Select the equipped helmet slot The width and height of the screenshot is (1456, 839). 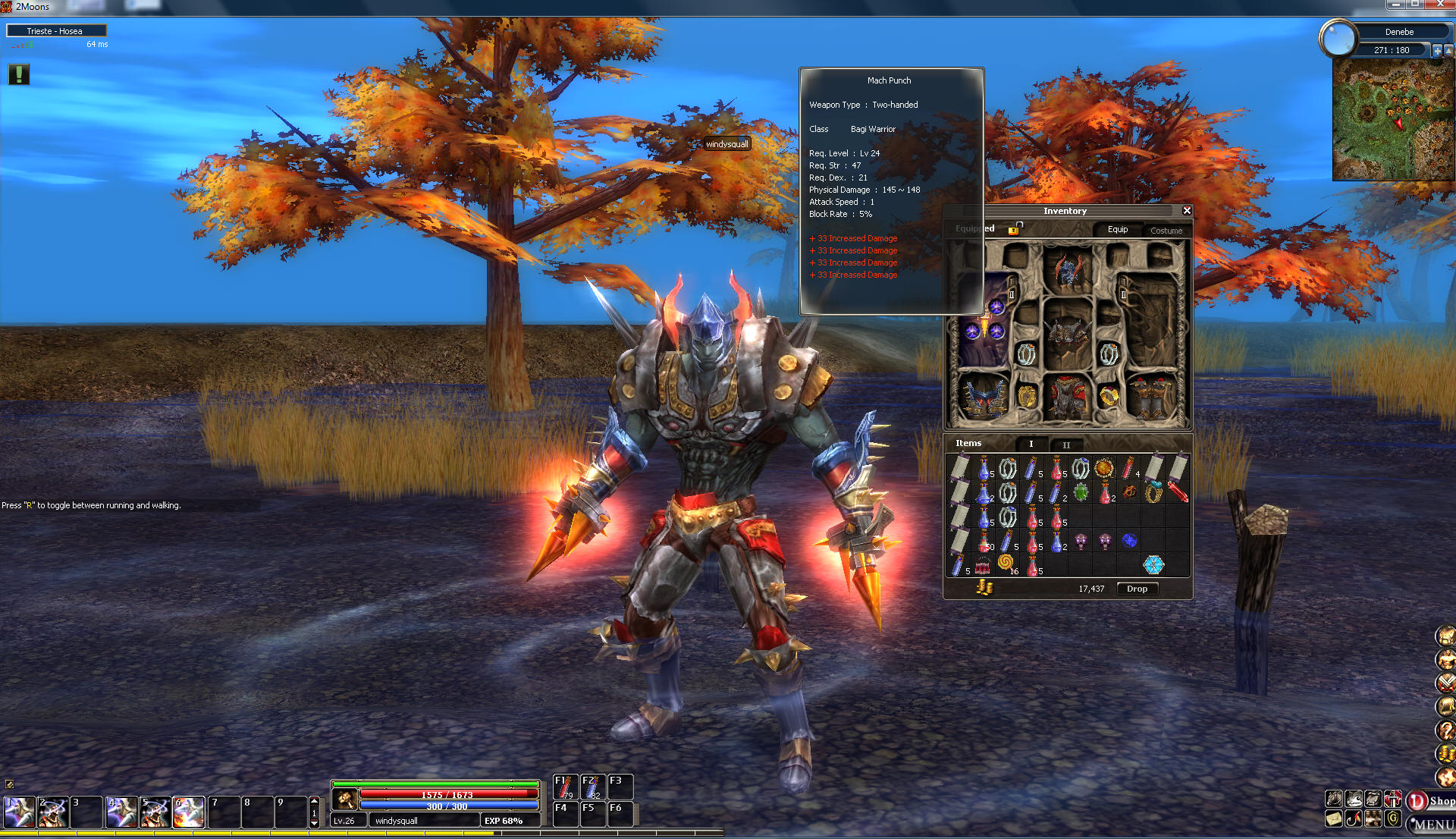click(1068, 270)
